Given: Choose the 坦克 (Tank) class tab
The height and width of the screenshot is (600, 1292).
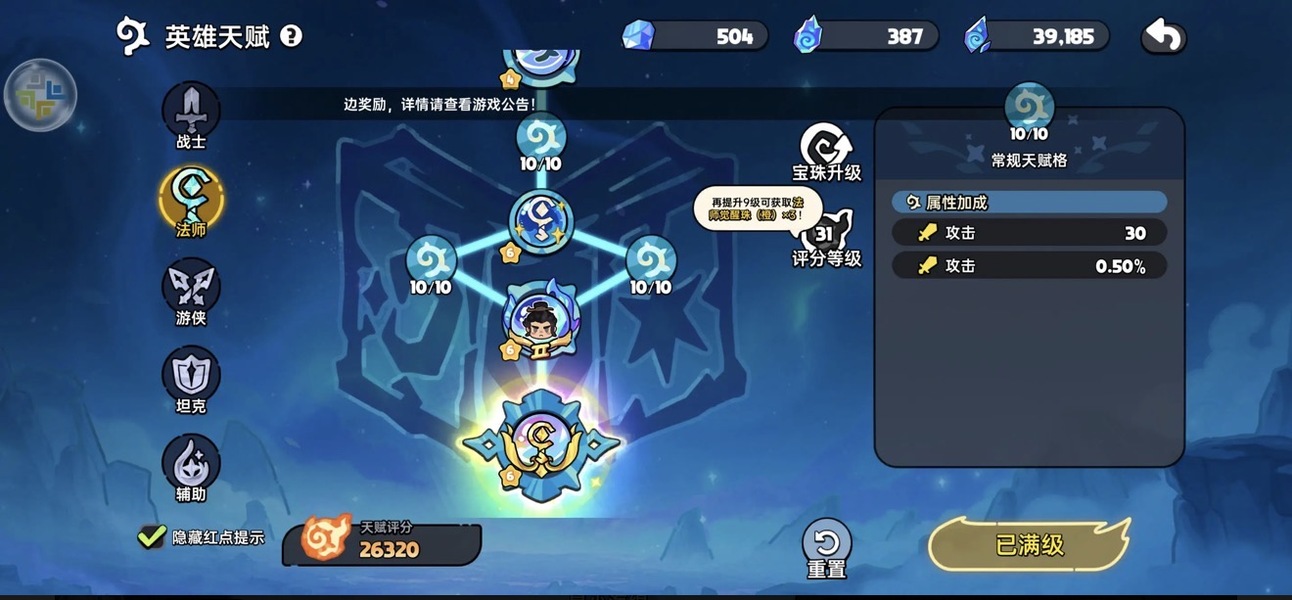Looking at the screenshot, I should tap(191, 376).
